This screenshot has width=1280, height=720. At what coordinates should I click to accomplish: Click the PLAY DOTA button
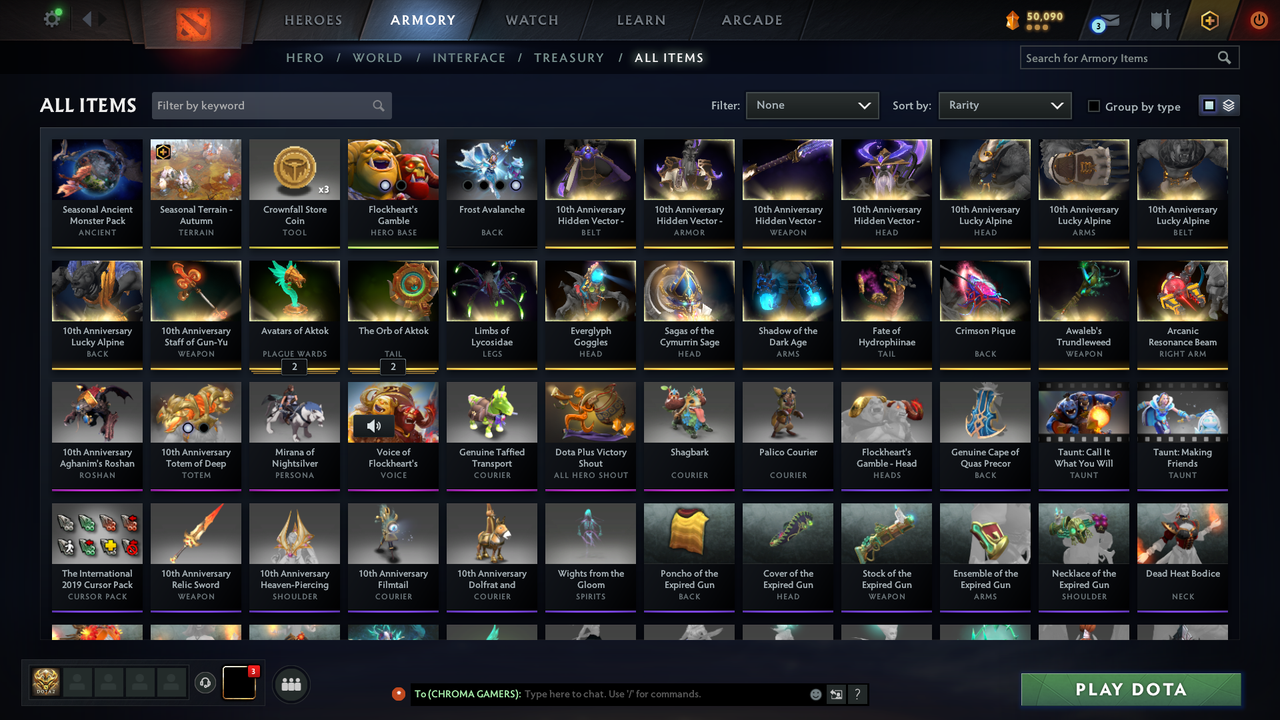(1130, 689)
